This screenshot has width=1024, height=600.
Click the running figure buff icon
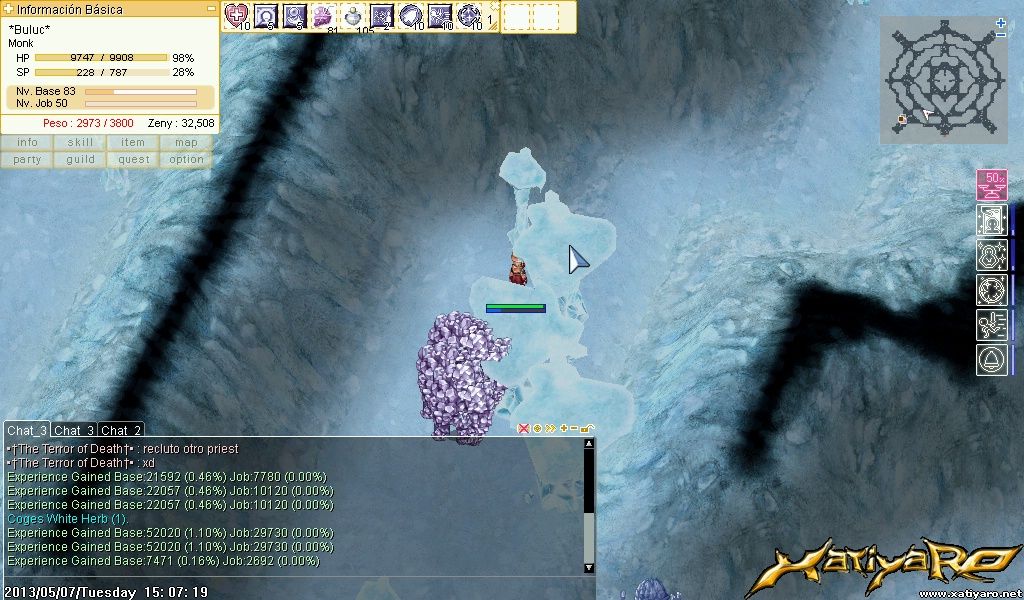tap(991, 325)
